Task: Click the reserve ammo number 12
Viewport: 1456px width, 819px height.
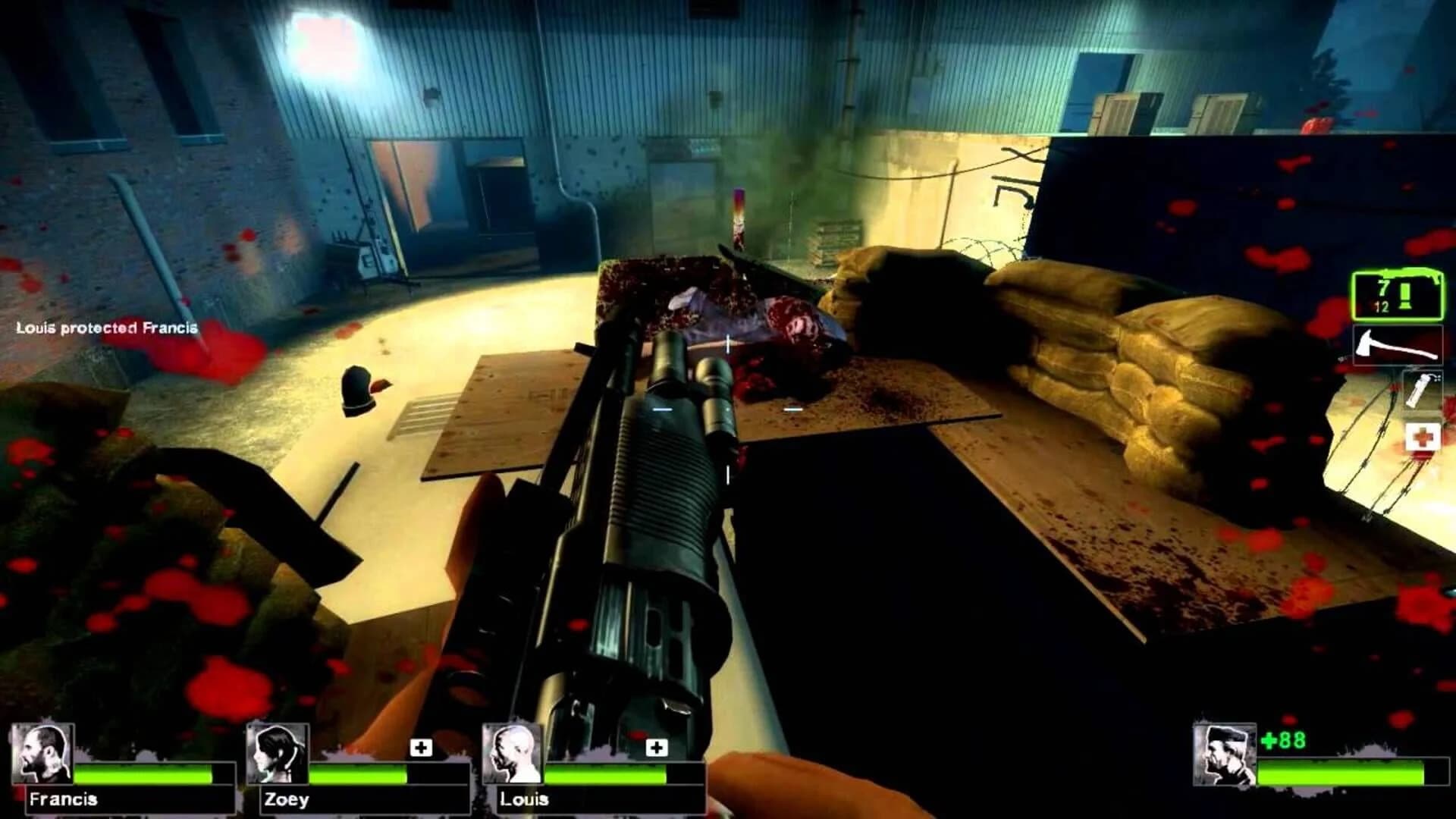Action: click(1382, 306)
